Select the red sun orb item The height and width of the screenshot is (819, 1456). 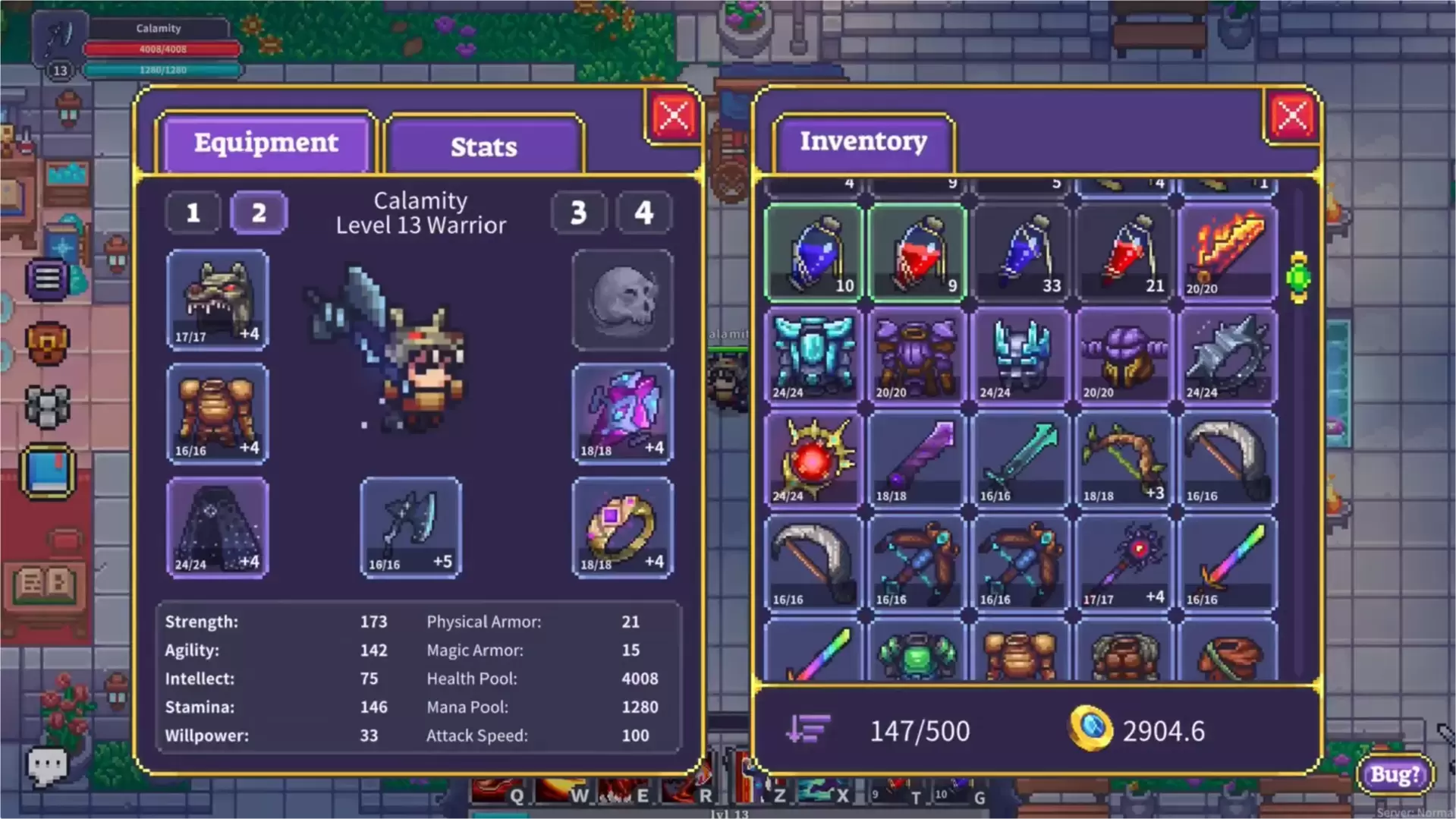pos(813,460)
